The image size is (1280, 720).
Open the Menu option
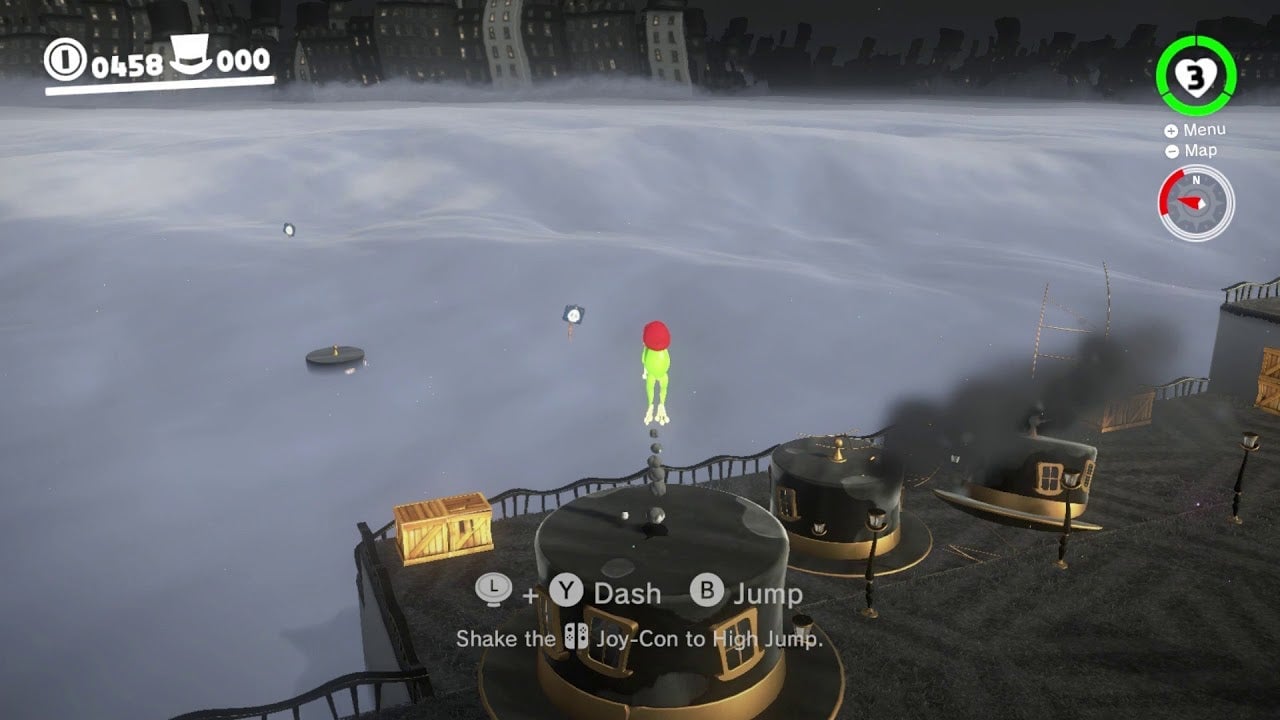[1195, 130]
